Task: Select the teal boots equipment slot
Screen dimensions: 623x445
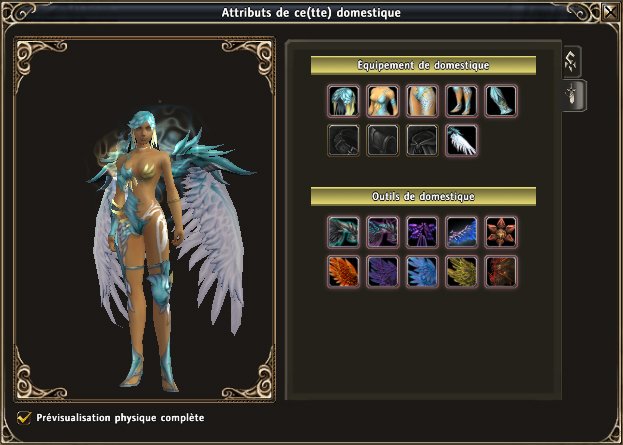Action: (500, 102)
